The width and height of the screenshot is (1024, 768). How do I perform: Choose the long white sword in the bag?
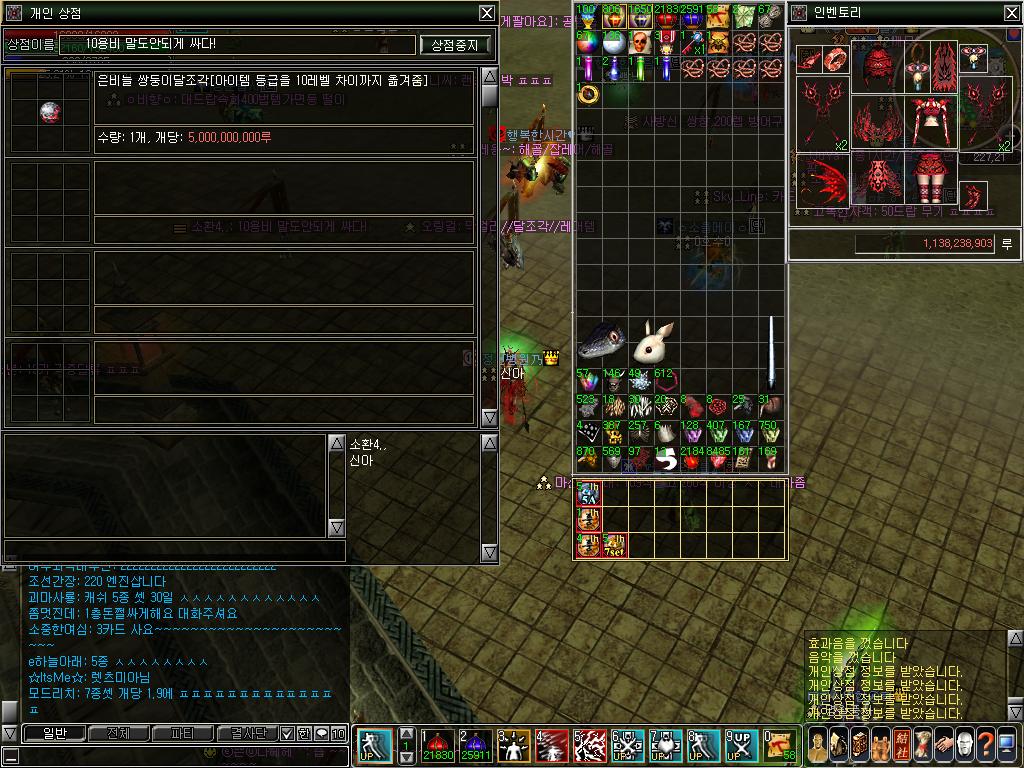pyautogui.click(x=771, y=355)
